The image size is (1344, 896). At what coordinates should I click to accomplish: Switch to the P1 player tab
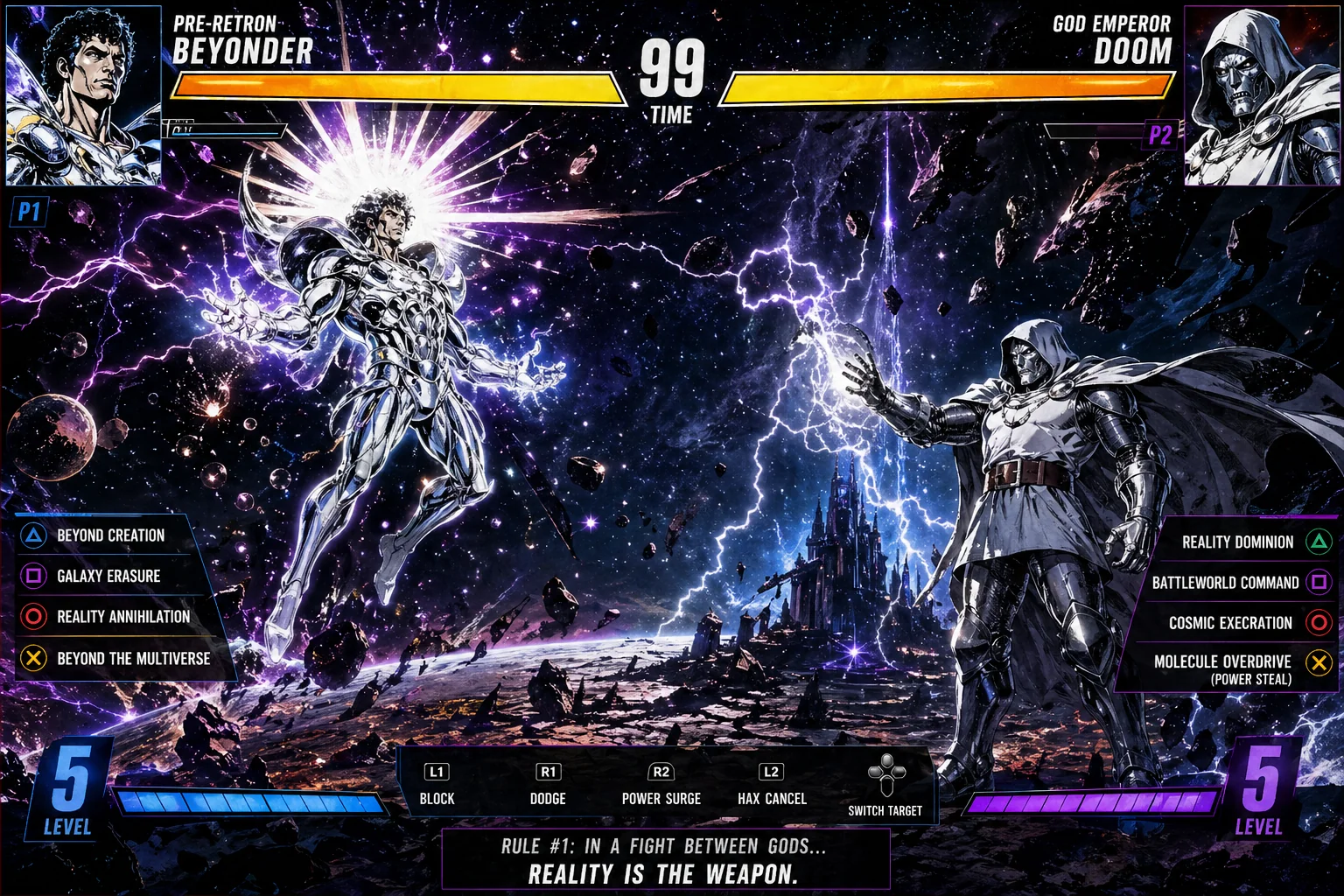coord(29,213)
